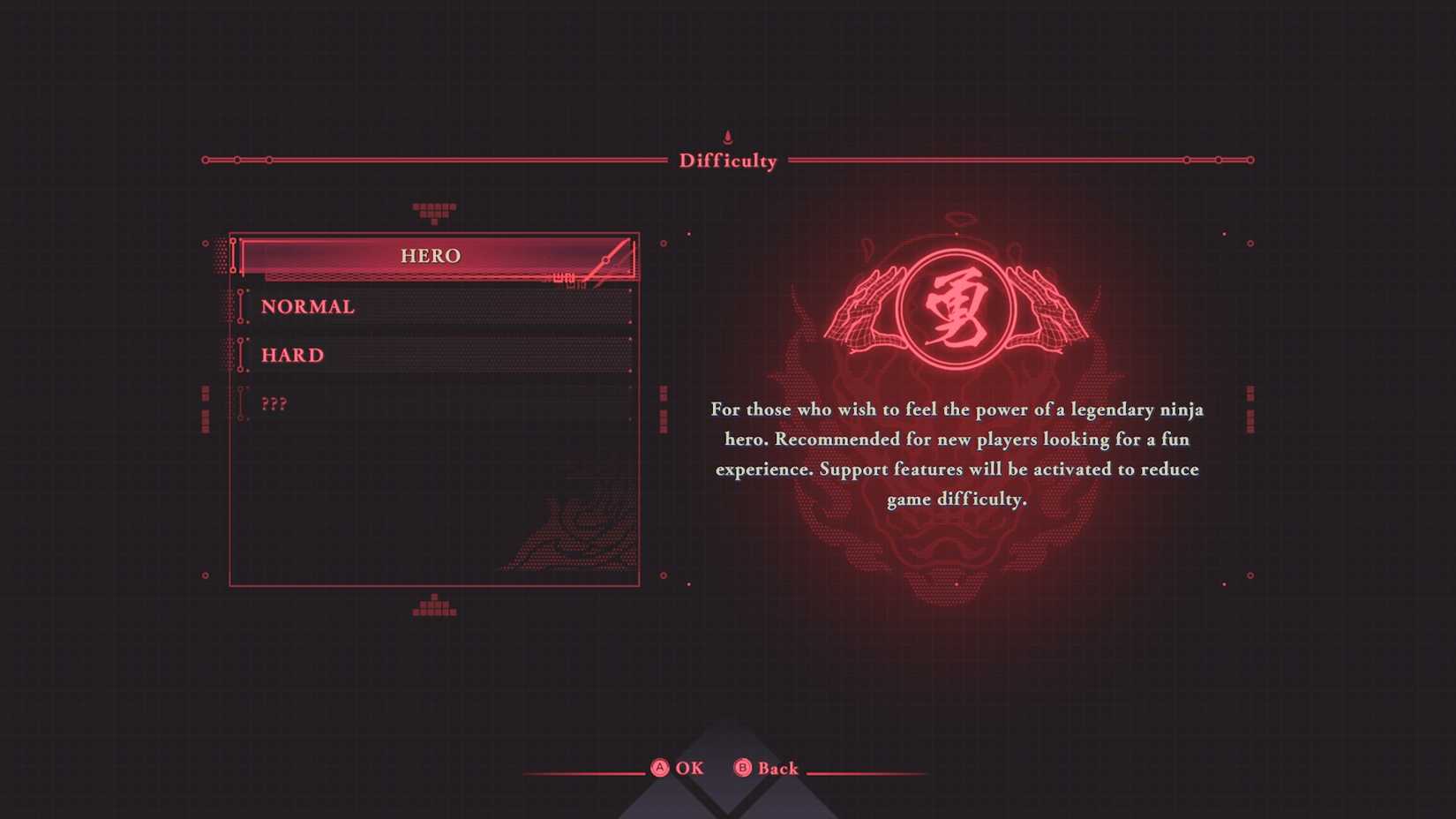
Task: Select the HARD difficulty option
Action: [292, 355]
